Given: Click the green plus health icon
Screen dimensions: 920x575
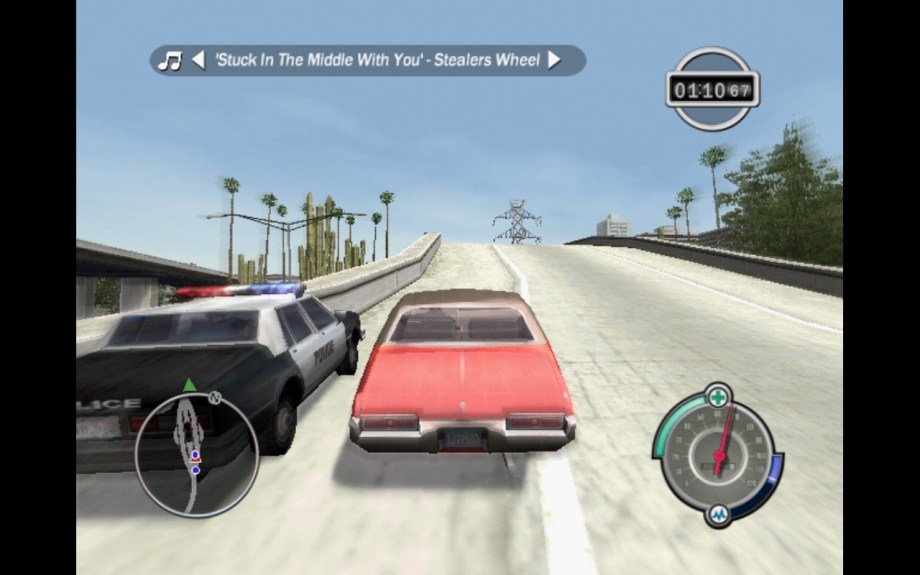Looking at the screenshot, I should point(717,397).
